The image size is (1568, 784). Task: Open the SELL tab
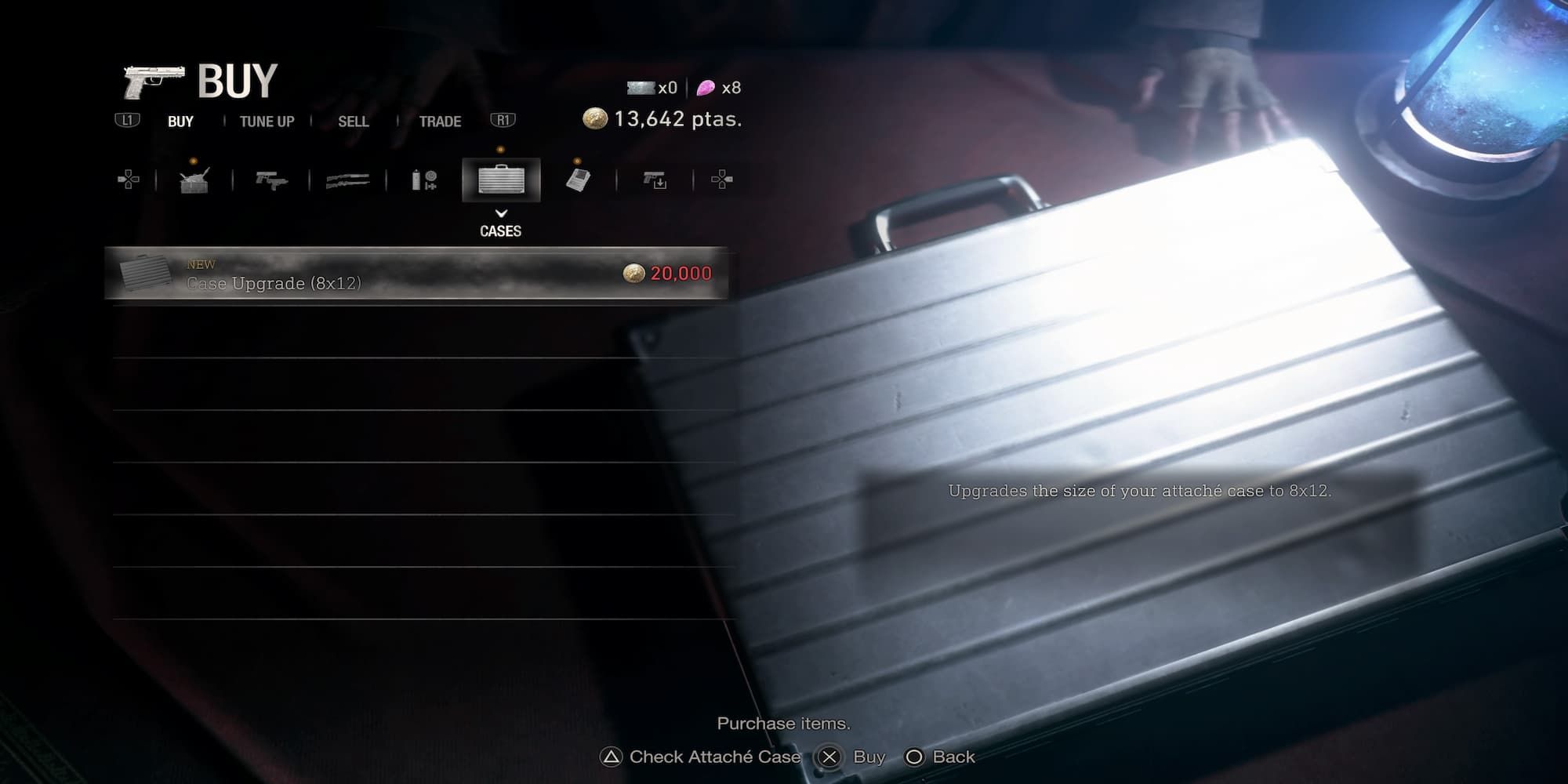[x=354, y=121]
